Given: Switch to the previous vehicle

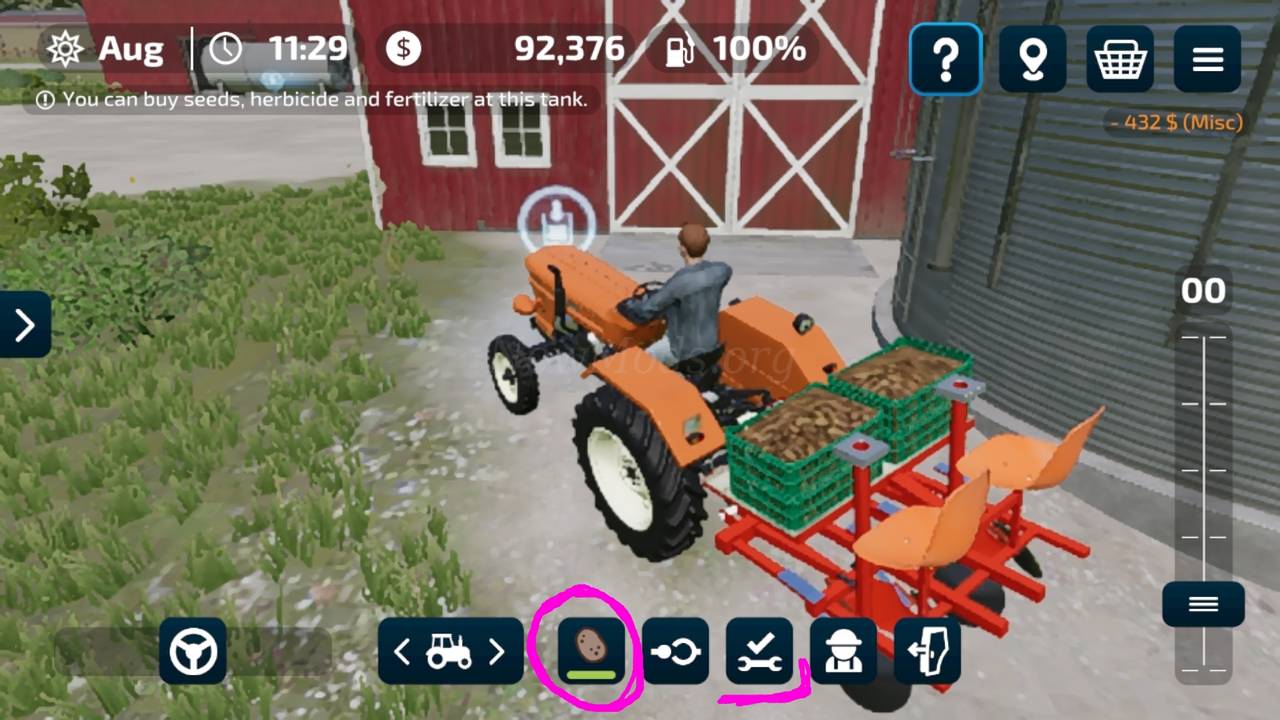Looking at the screenshot, I should pos(402,652).
